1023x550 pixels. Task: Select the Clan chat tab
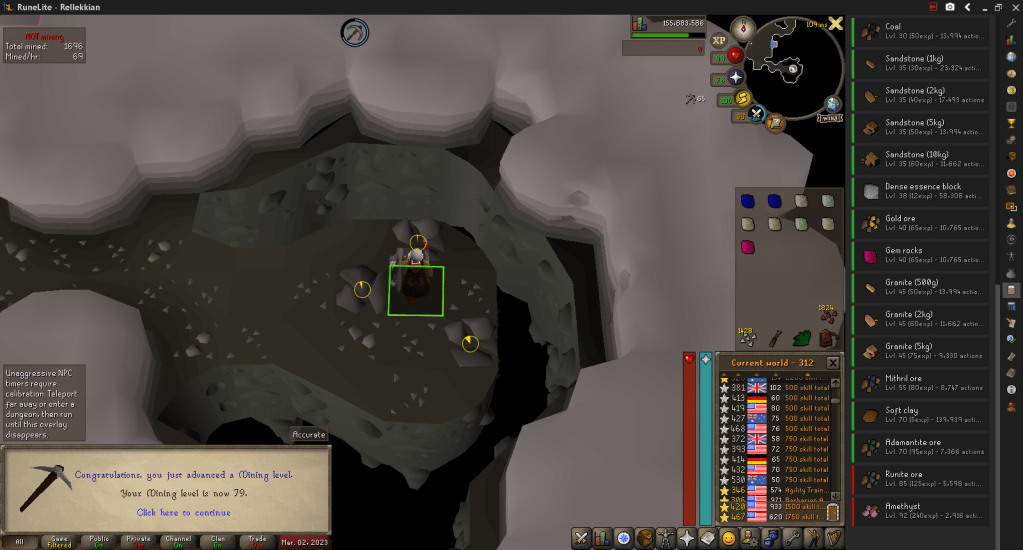(x=177, y=541)
